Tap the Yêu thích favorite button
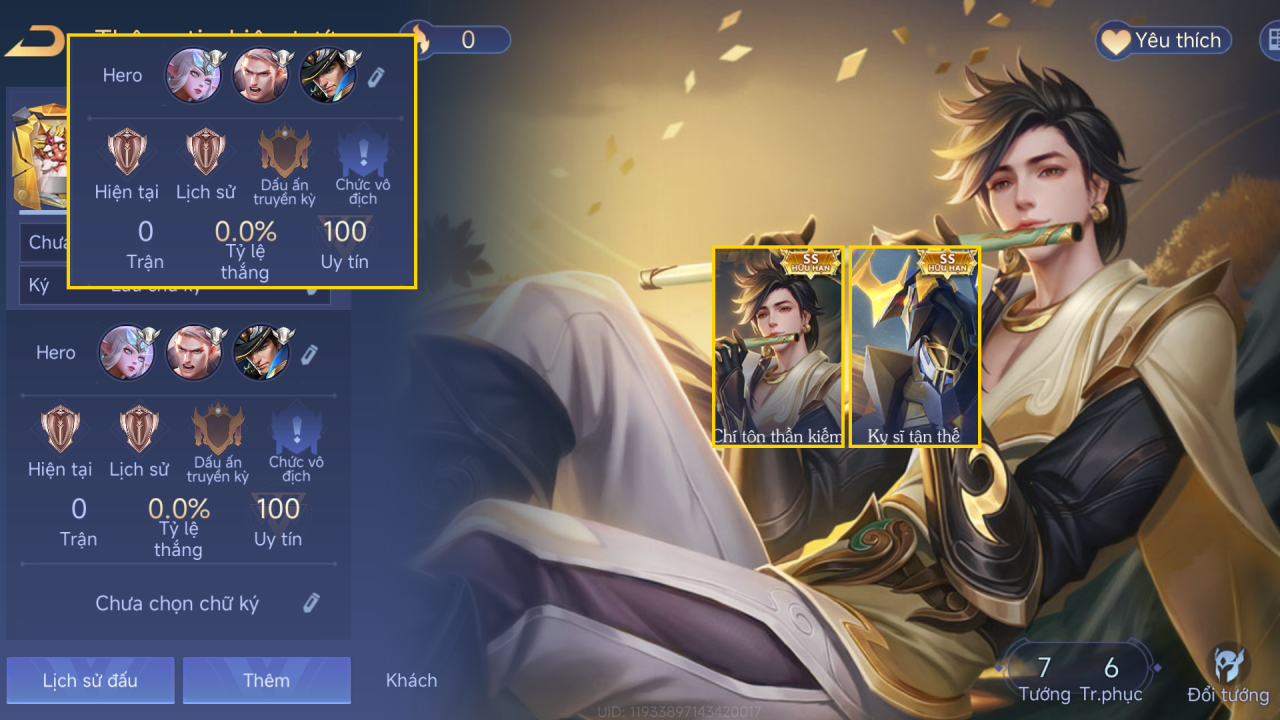Screen dimensions: 1280x720 [1163, 41]
